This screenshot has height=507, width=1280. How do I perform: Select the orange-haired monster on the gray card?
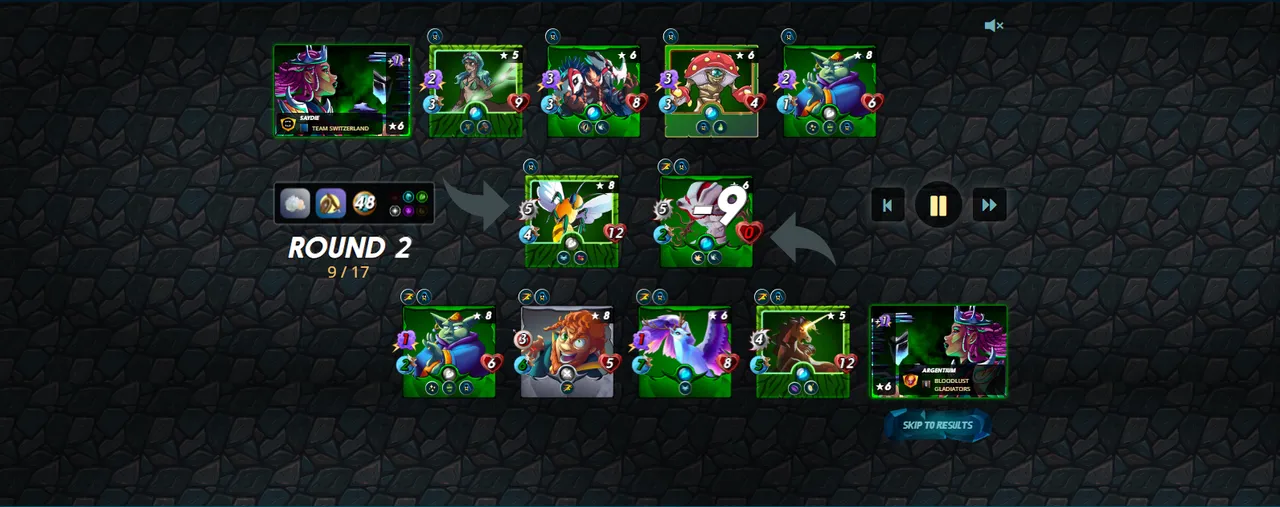567,351
